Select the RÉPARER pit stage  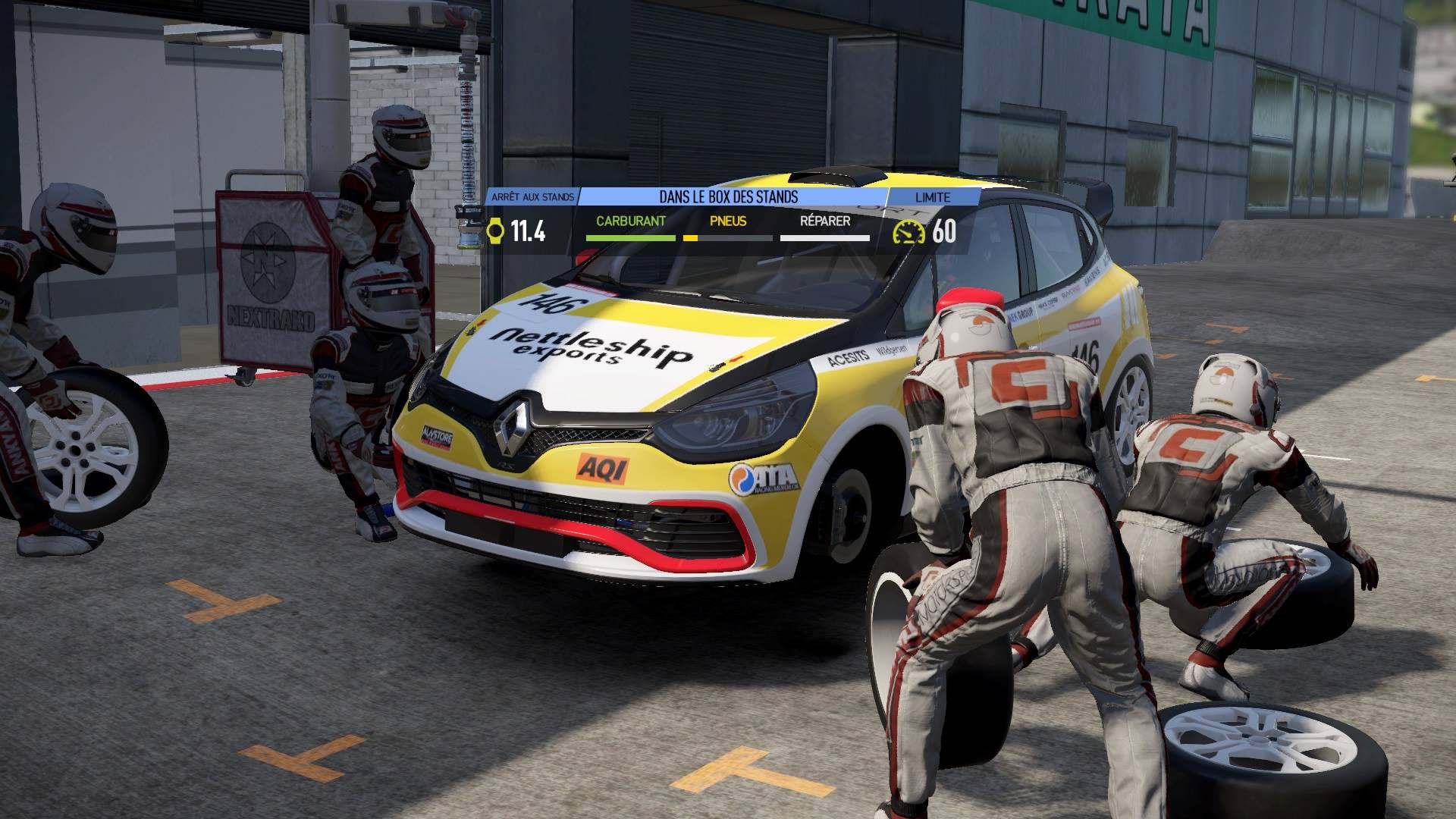[x=825, y=221]
